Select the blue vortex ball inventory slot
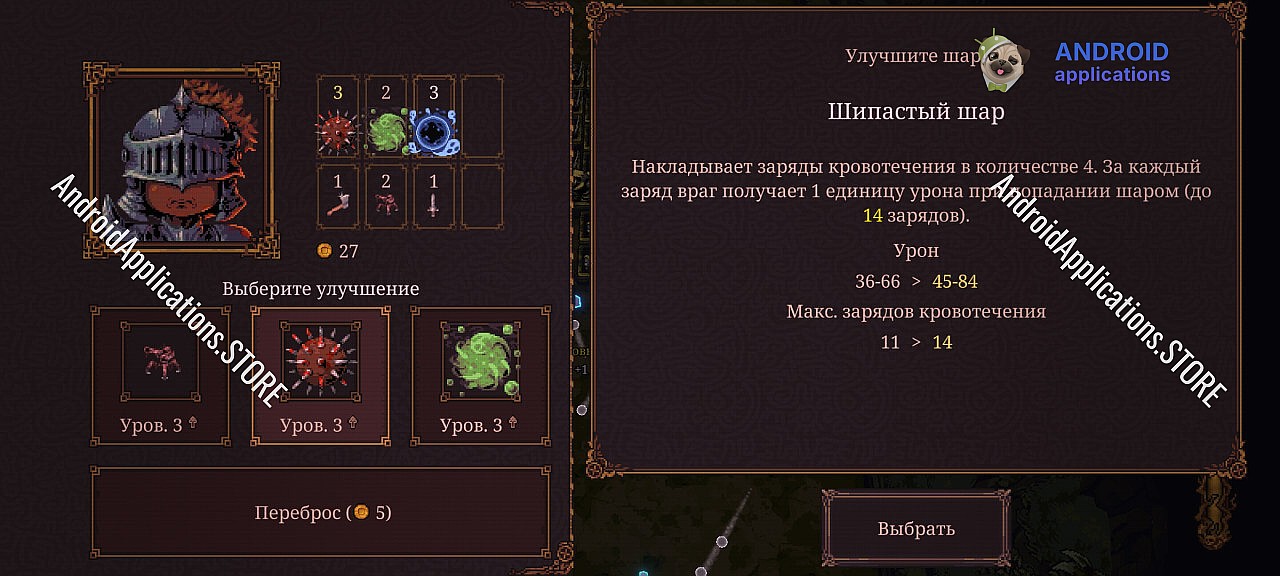Screen dimensions: 1280x576 tap(434, 117)
